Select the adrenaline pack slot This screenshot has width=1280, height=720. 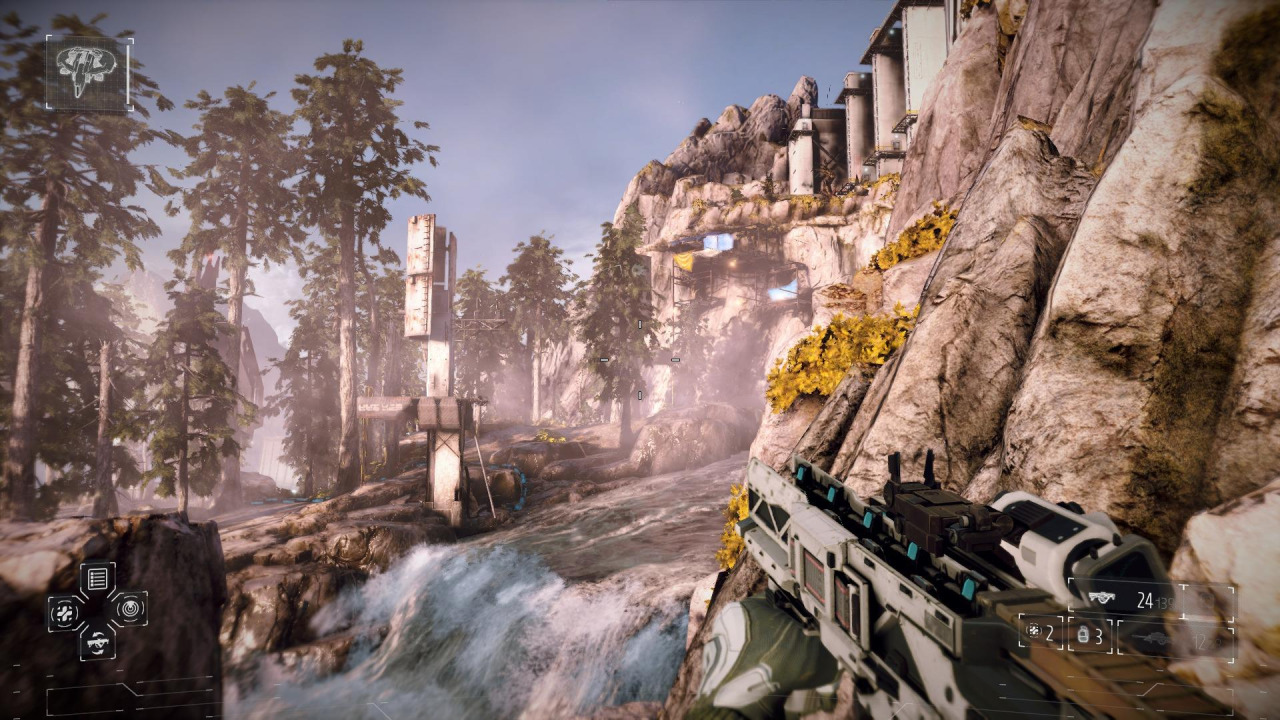[x=1041, y=633]
